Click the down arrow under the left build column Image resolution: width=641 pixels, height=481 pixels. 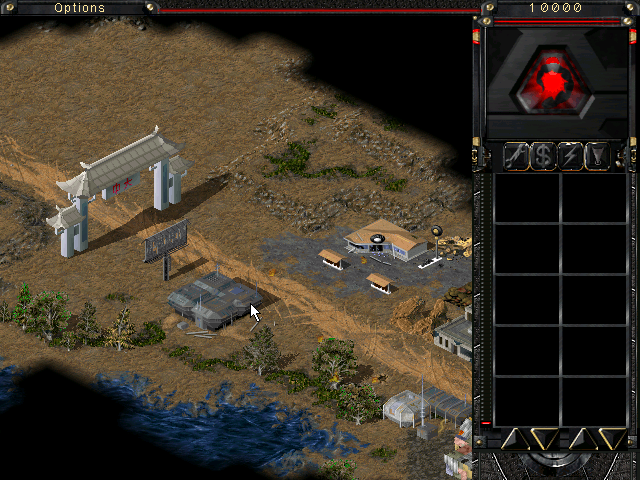click(x=543, y=438)
